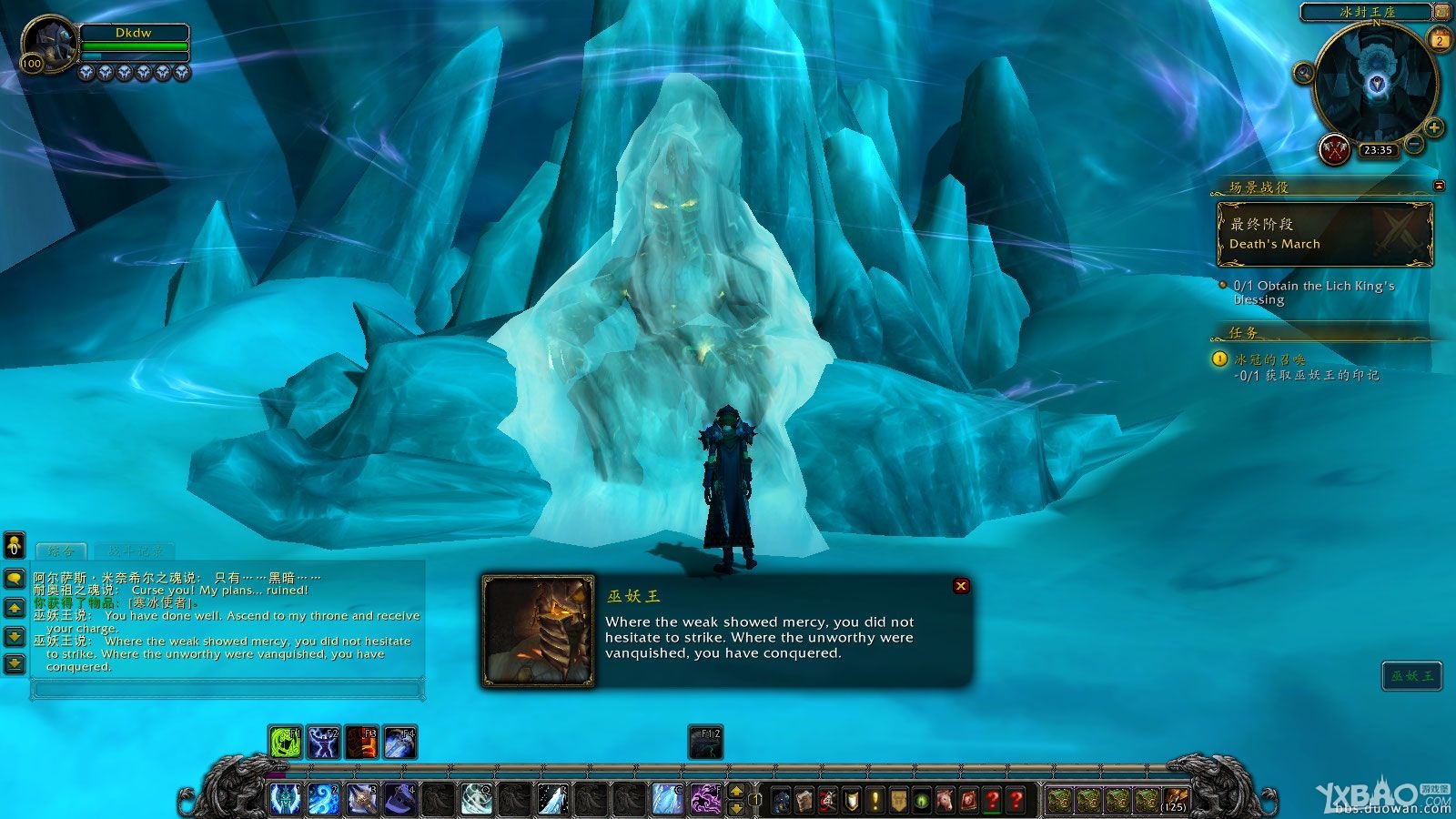Open the chat speech-bubble menu button
The height and width of the screenshot is (819, 1456).
coord(15,579)
